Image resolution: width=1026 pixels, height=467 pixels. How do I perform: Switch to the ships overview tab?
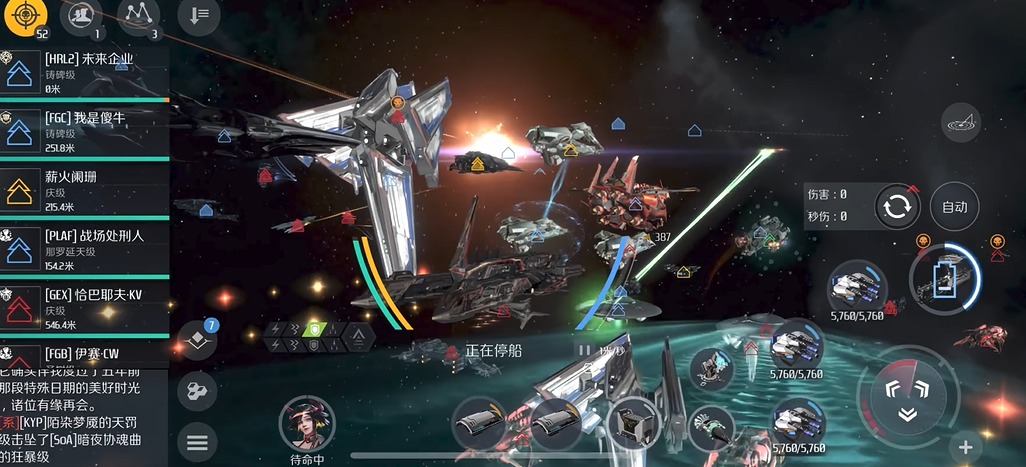82,17
